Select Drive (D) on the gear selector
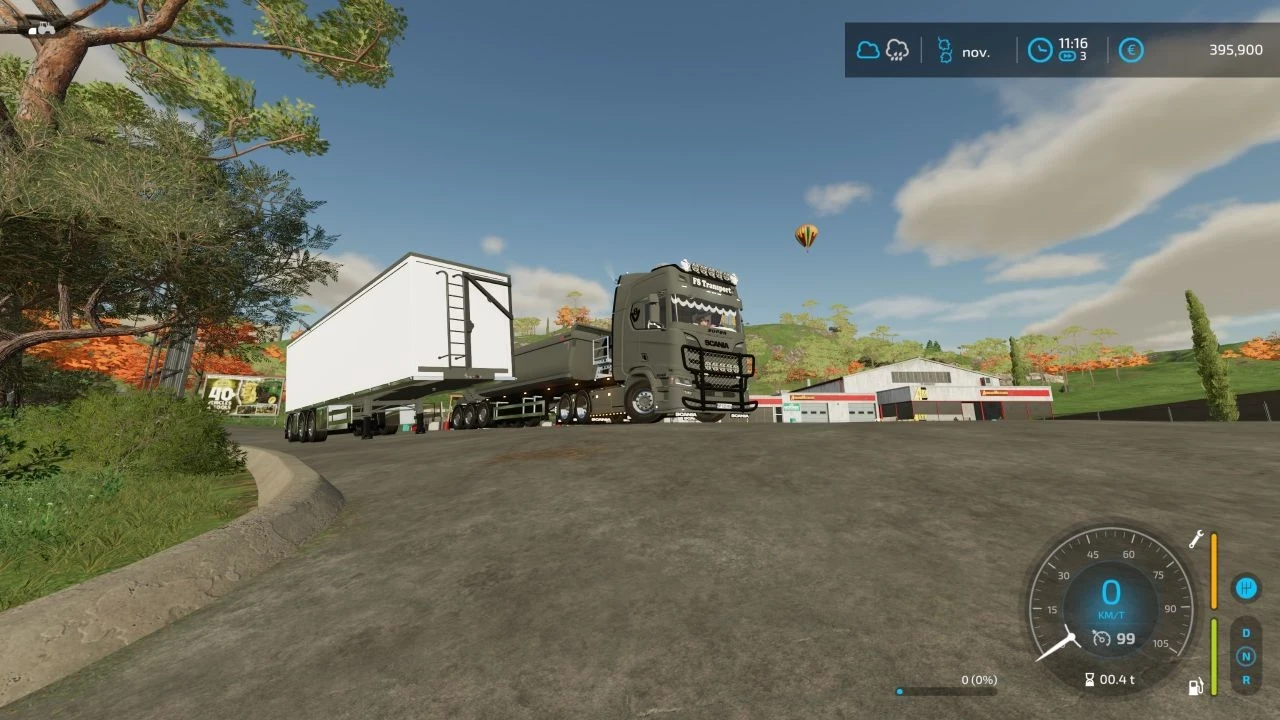1280x720 pixels. [1246, 633]
